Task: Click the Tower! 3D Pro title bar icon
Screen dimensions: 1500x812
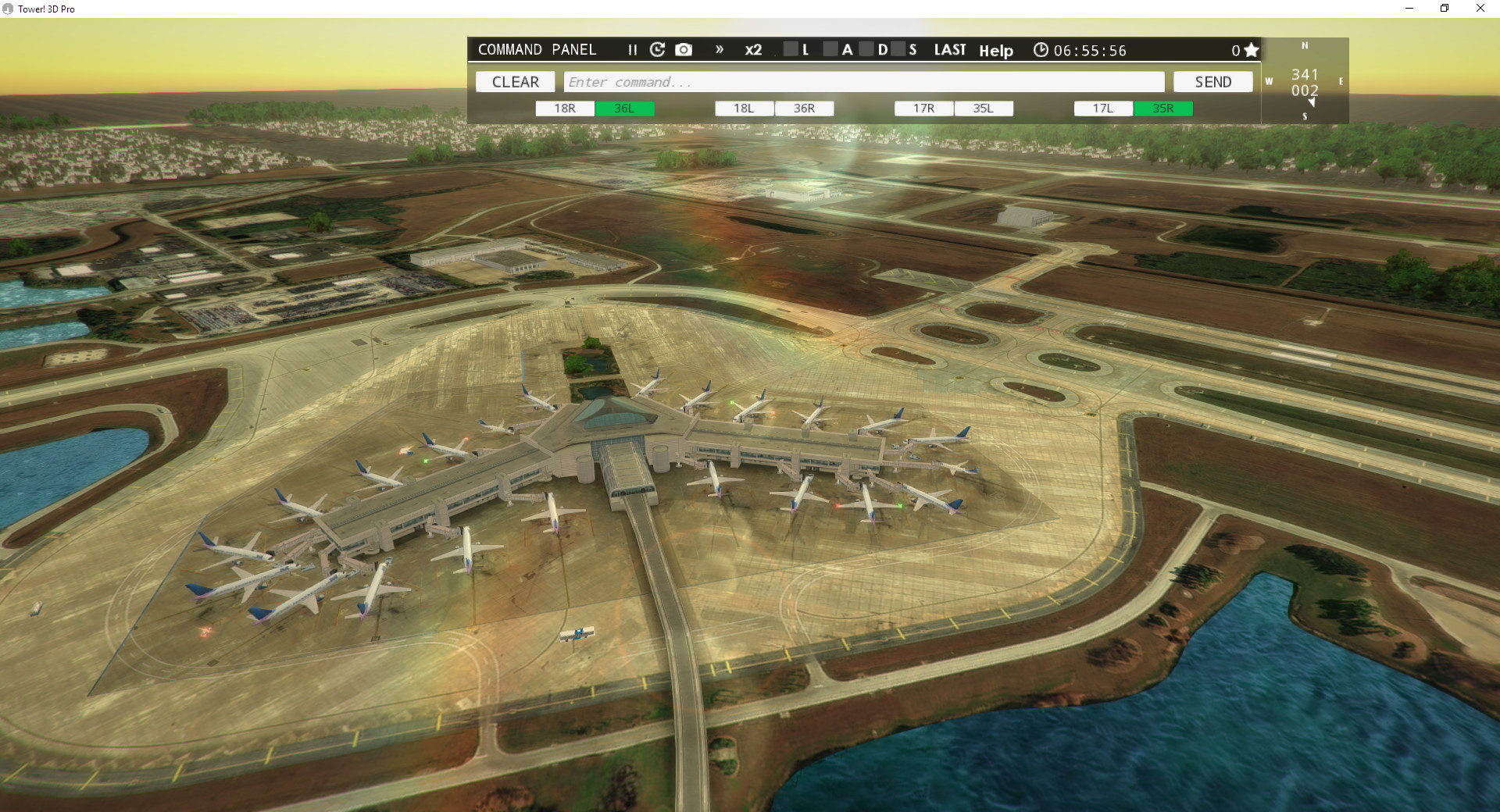Action: pos(7,9)
